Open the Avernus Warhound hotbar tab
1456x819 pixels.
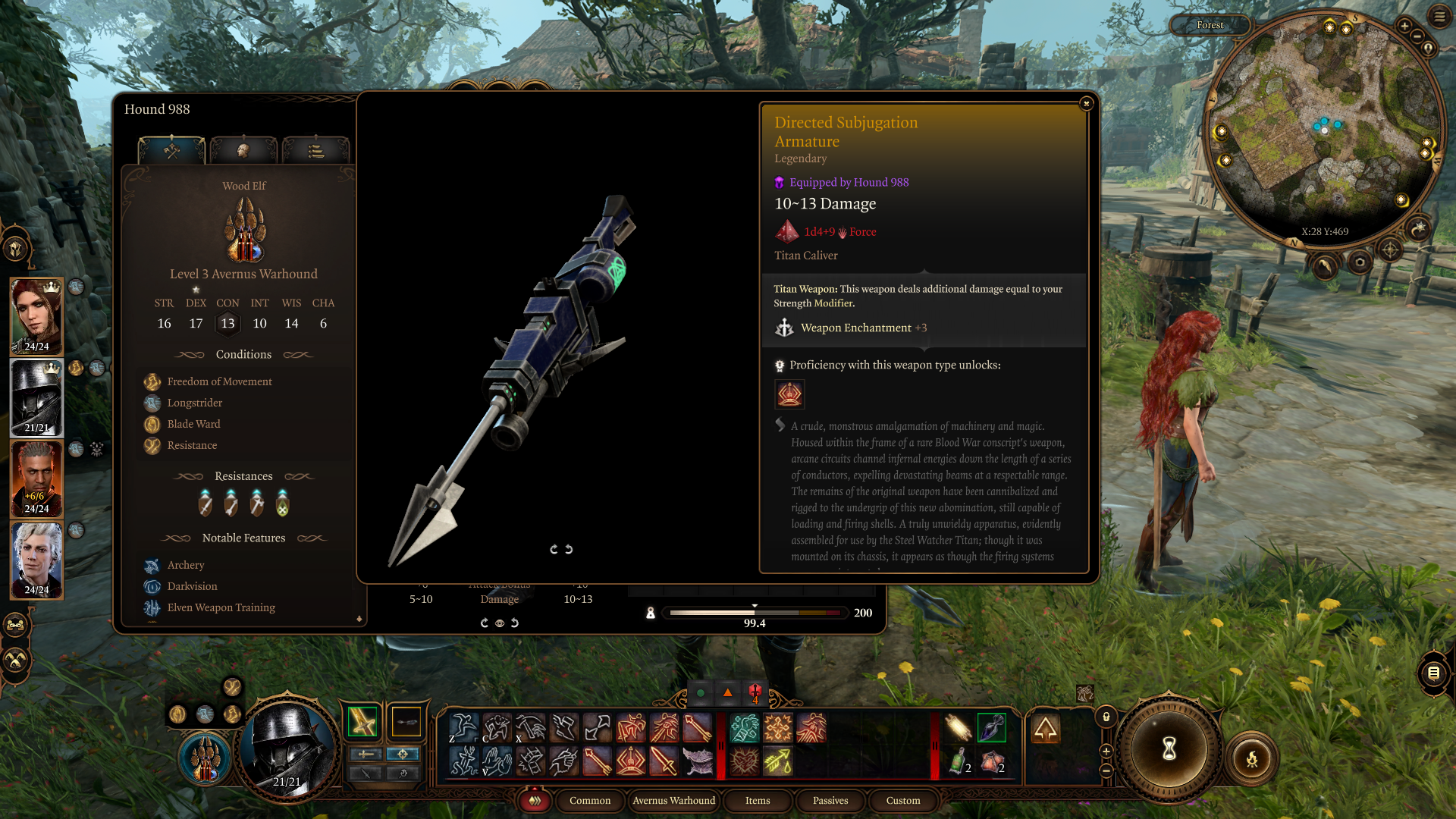[x=673, y=800]
